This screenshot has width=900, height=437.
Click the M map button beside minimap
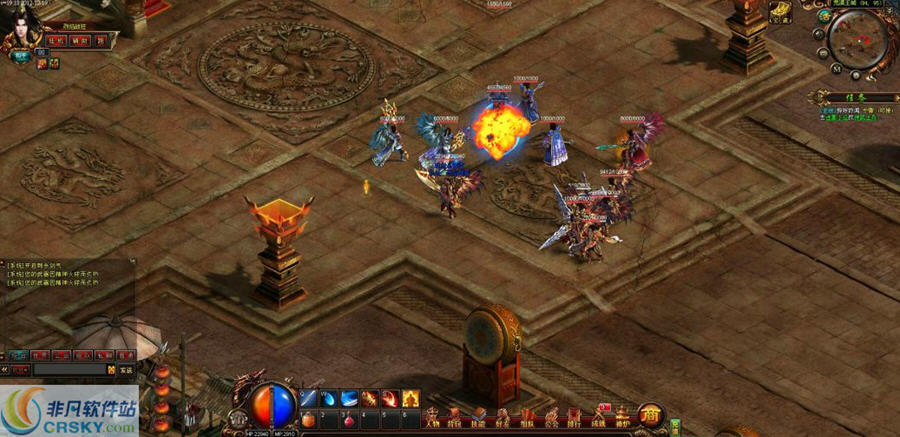836,69
